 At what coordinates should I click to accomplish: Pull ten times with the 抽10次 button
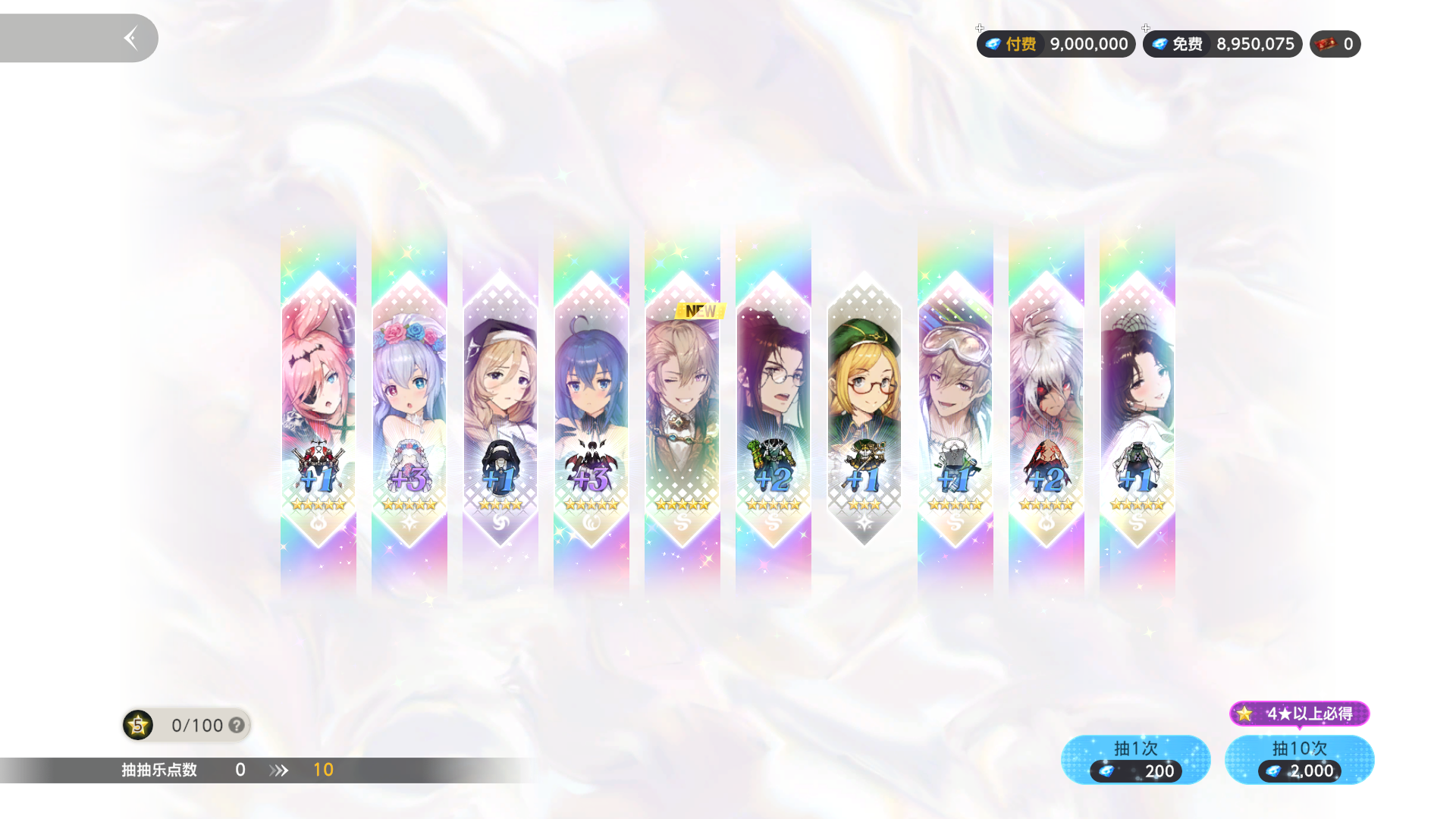coord(1299,759)
